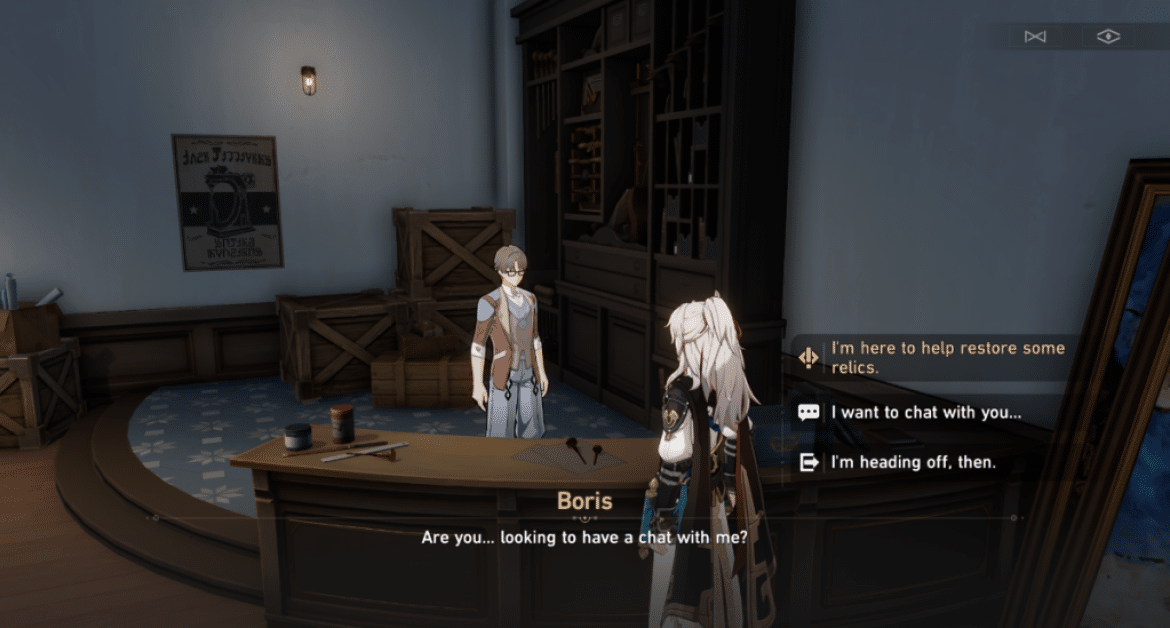Pick the "I'm heading off, then." option
Viewport: 1170px width, 628px height.
coord(913,462)
